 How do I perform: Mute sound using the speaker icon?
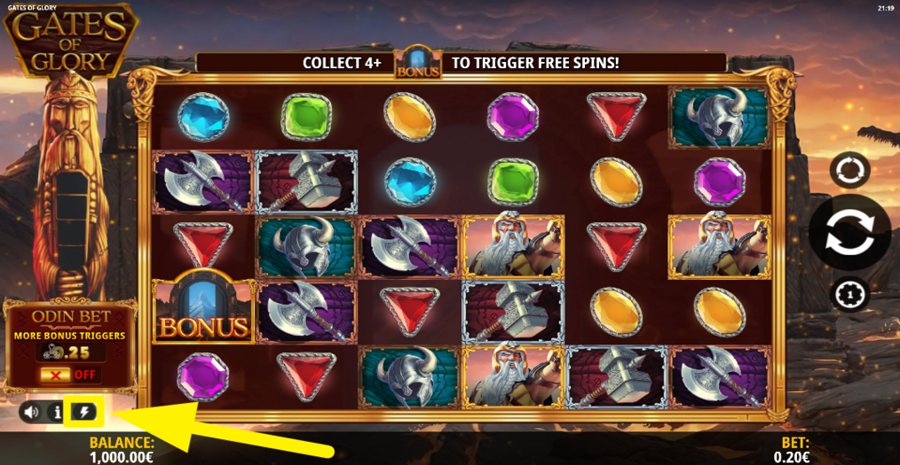31,410
